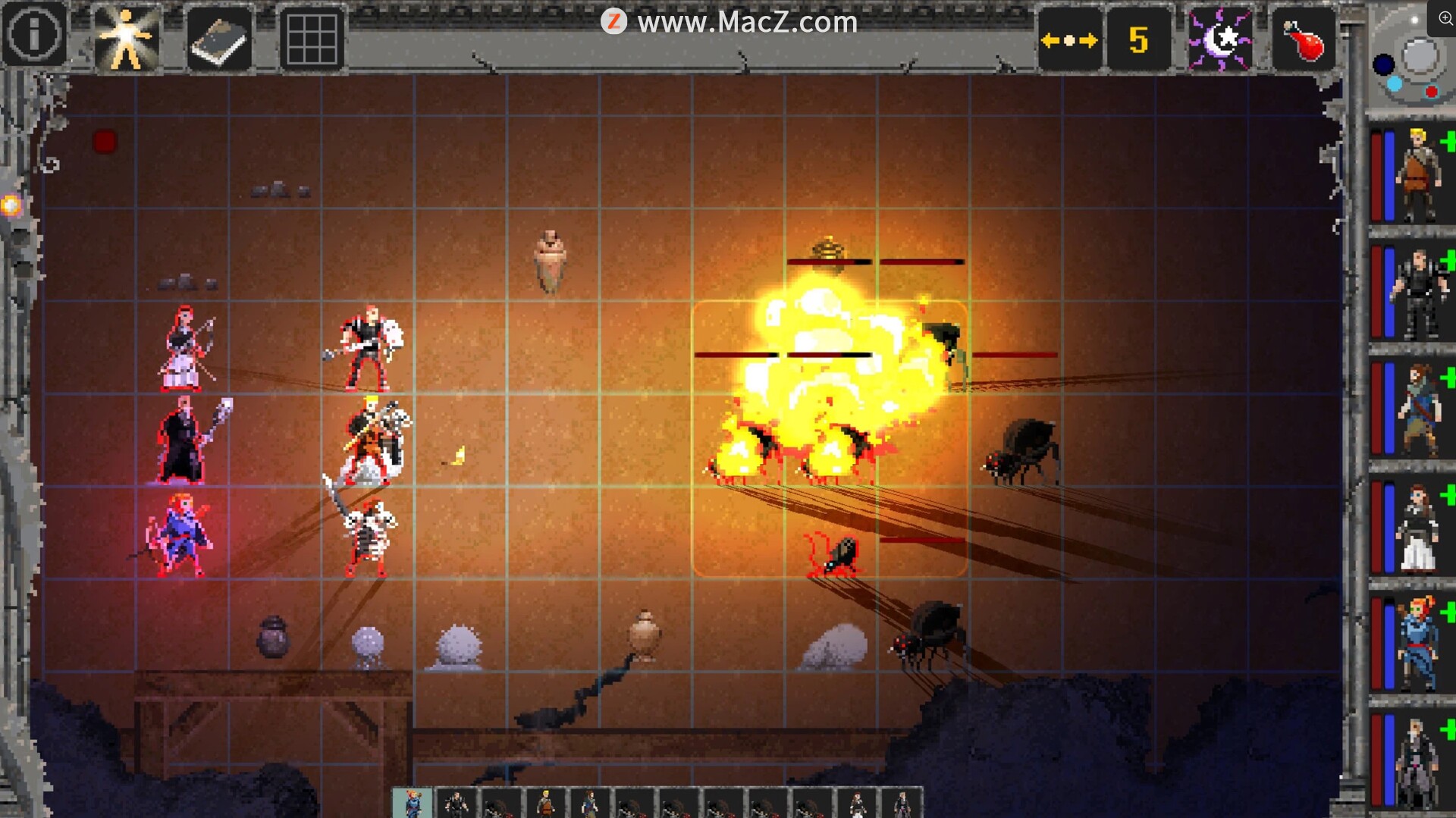Click the magnifier zoom overlay button
Viewport: 1456px width, 818px height.
pyautogui.click(x=1445, y=18)
